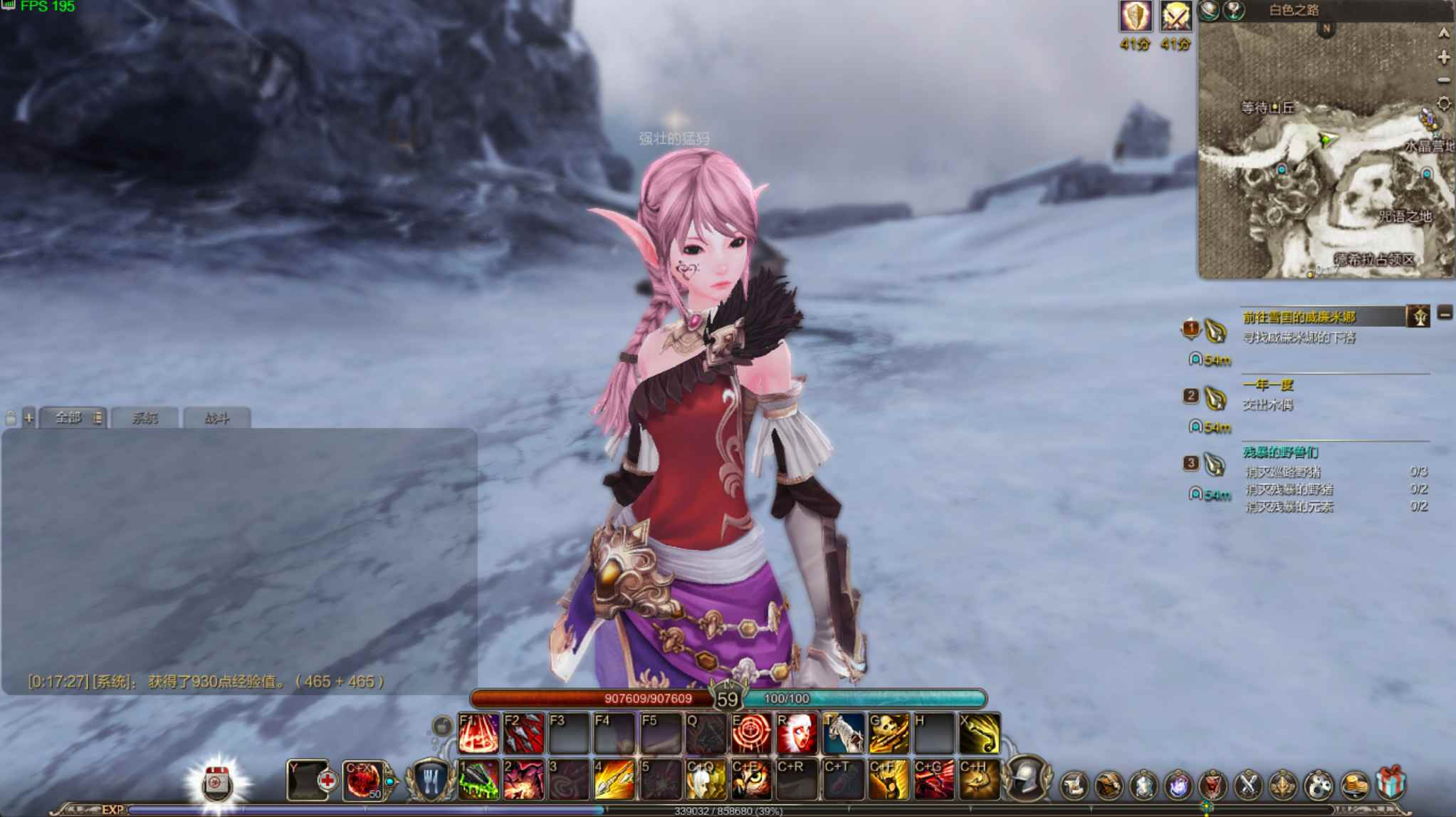Select the 一年一度 quest in the tracker

[1267, 385]
